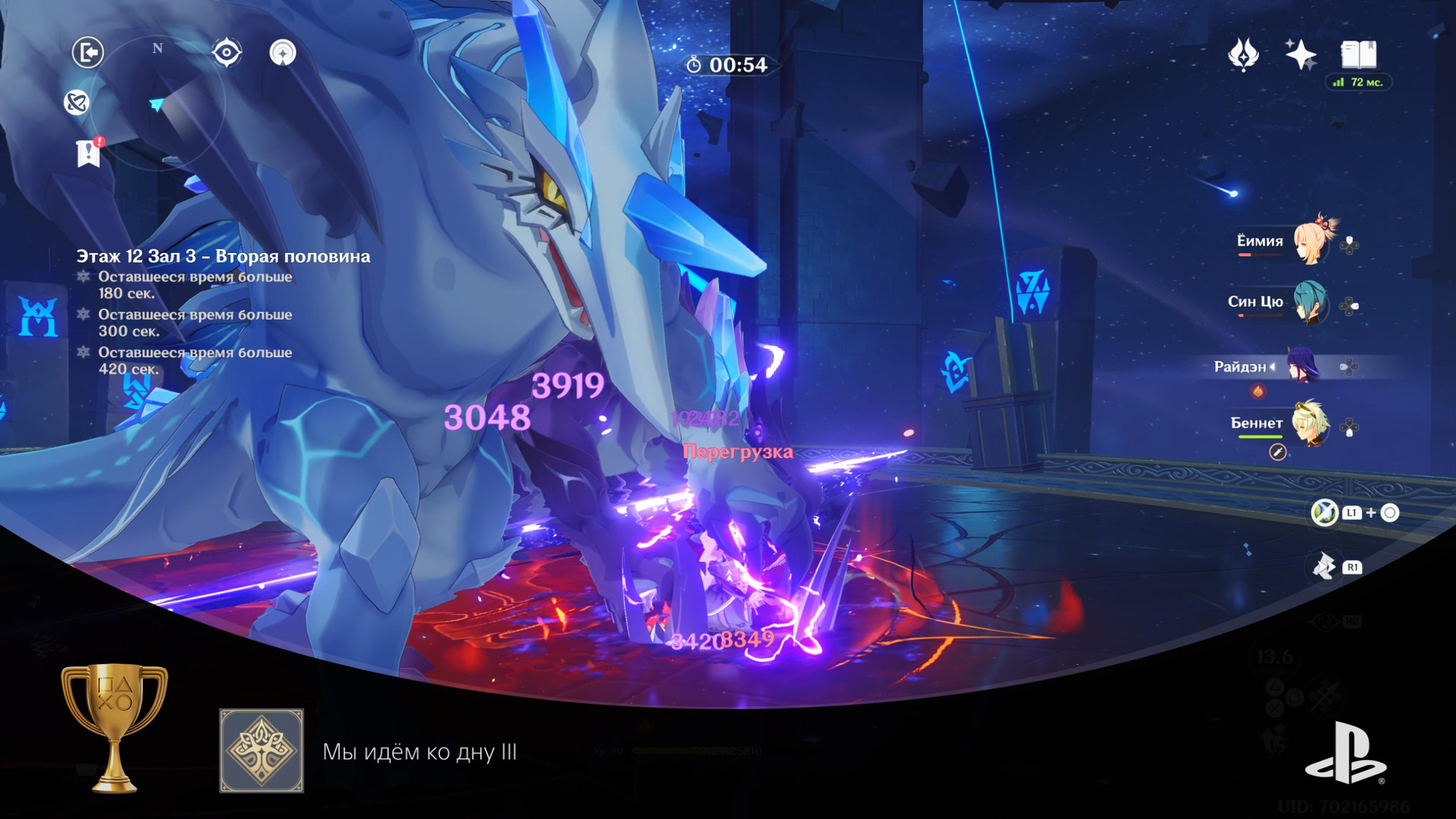Viewport: 1456px width, 819px height.
Task: Open the Adventurer Handbook book icon
Action: [1358, 54]
